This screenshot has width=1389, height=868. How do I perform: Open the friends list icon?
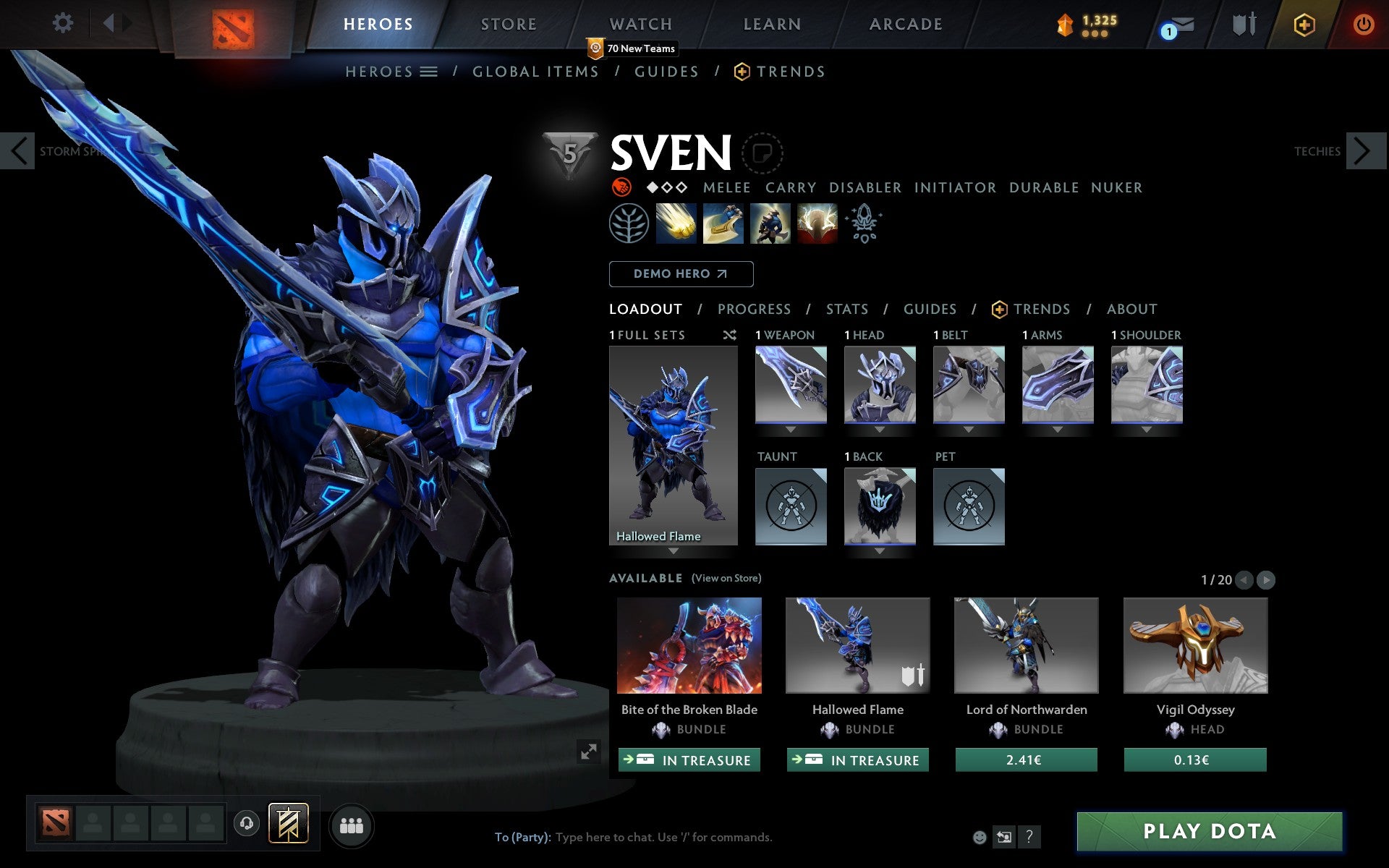point(352,825)
